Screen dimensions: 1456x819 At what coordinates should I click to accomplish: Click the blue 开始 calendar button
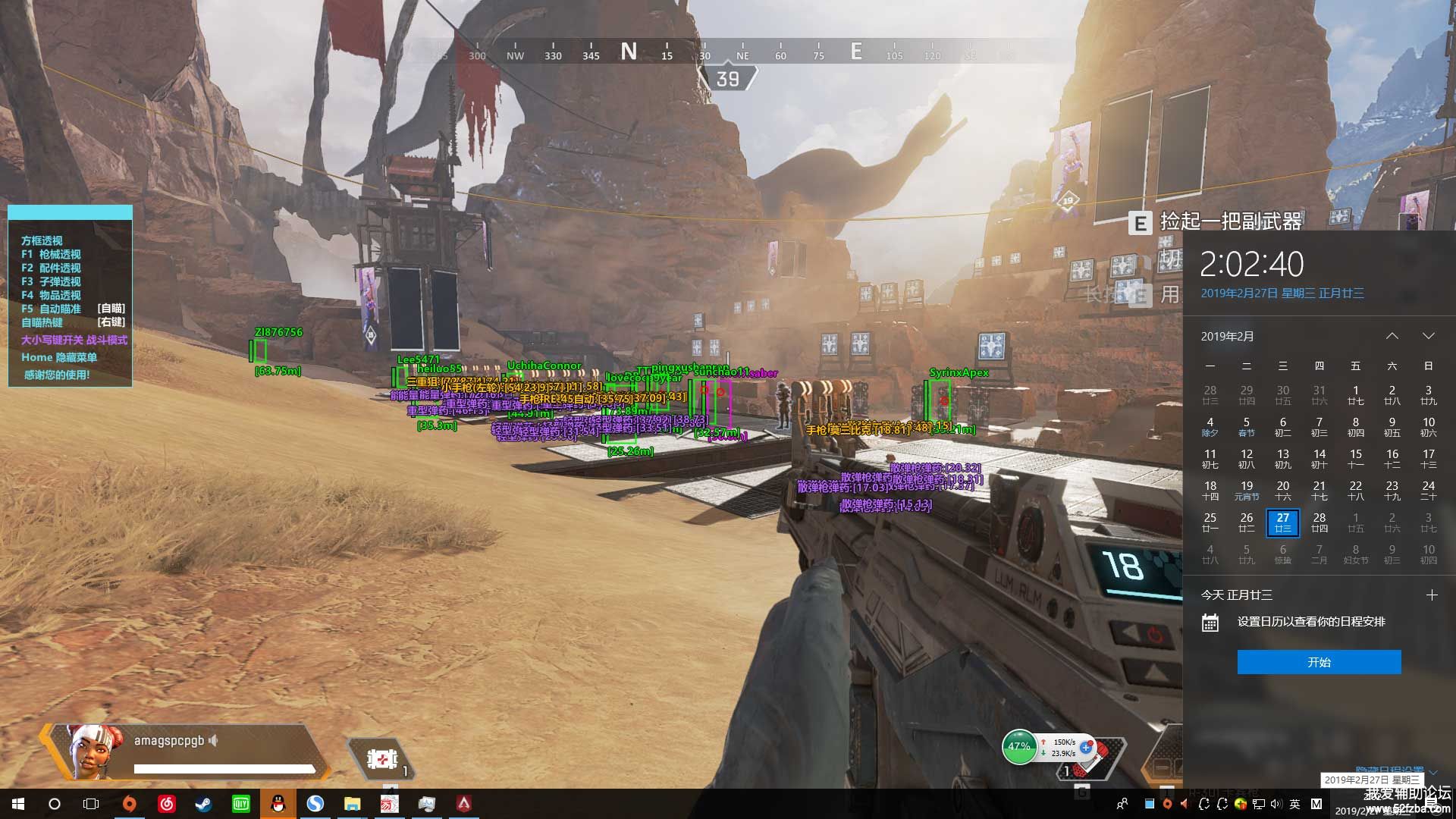1319,662
